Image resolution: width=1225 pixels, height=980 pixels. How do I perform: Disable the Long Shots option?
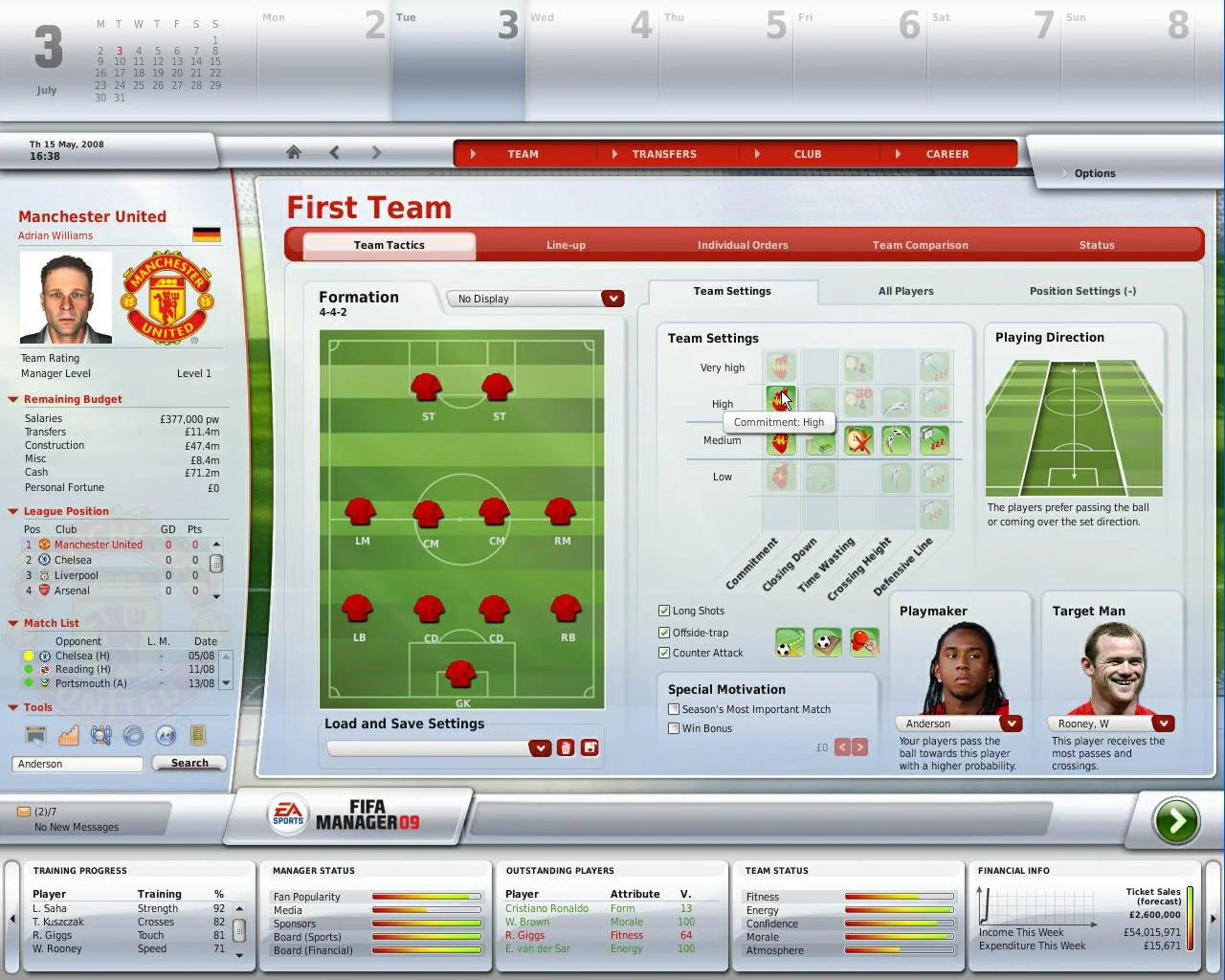pyautogui.click(x=664, y=610)
